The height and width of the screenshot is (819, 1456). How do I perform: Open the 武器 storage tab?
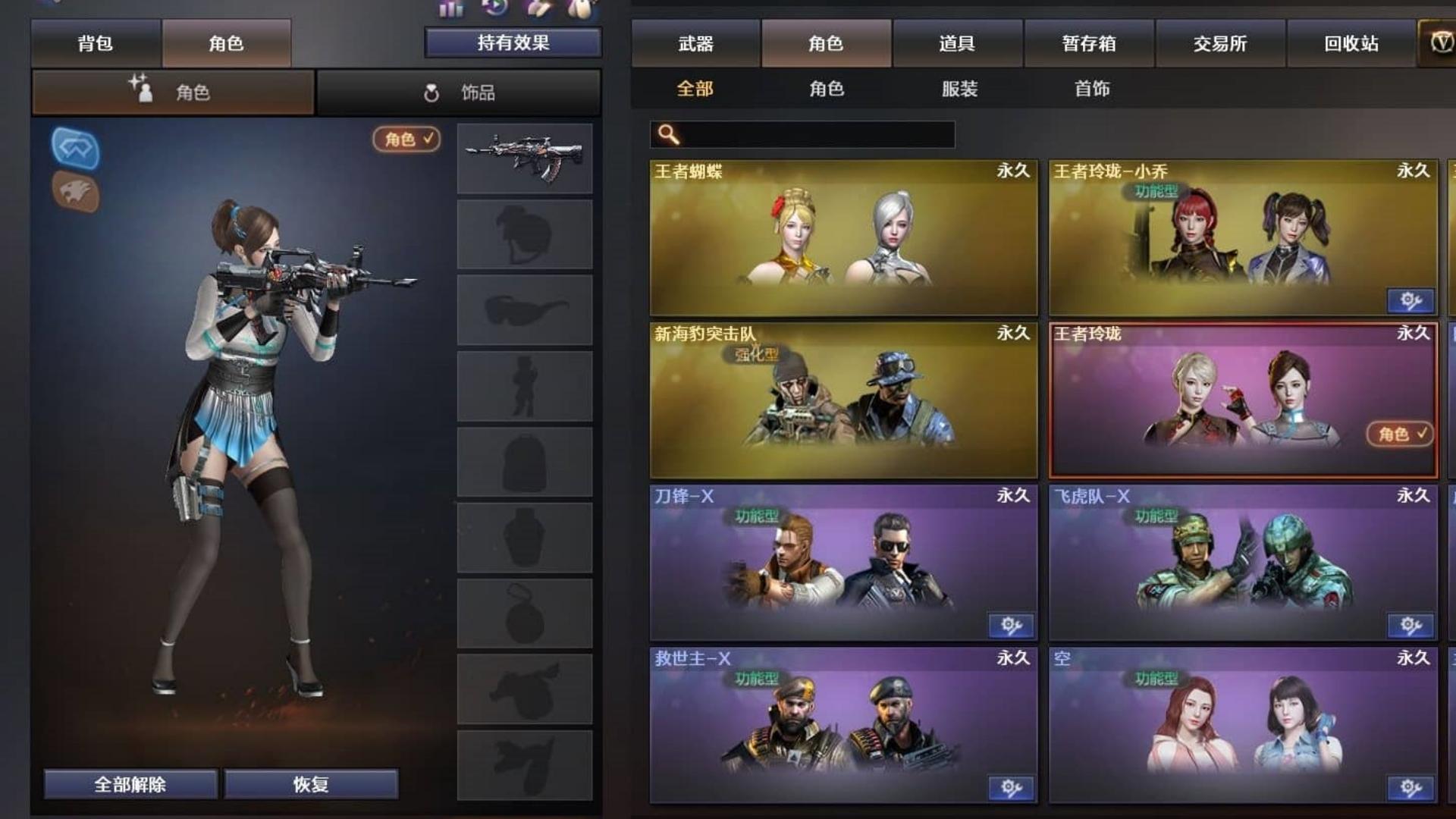(x=695, y=44)
